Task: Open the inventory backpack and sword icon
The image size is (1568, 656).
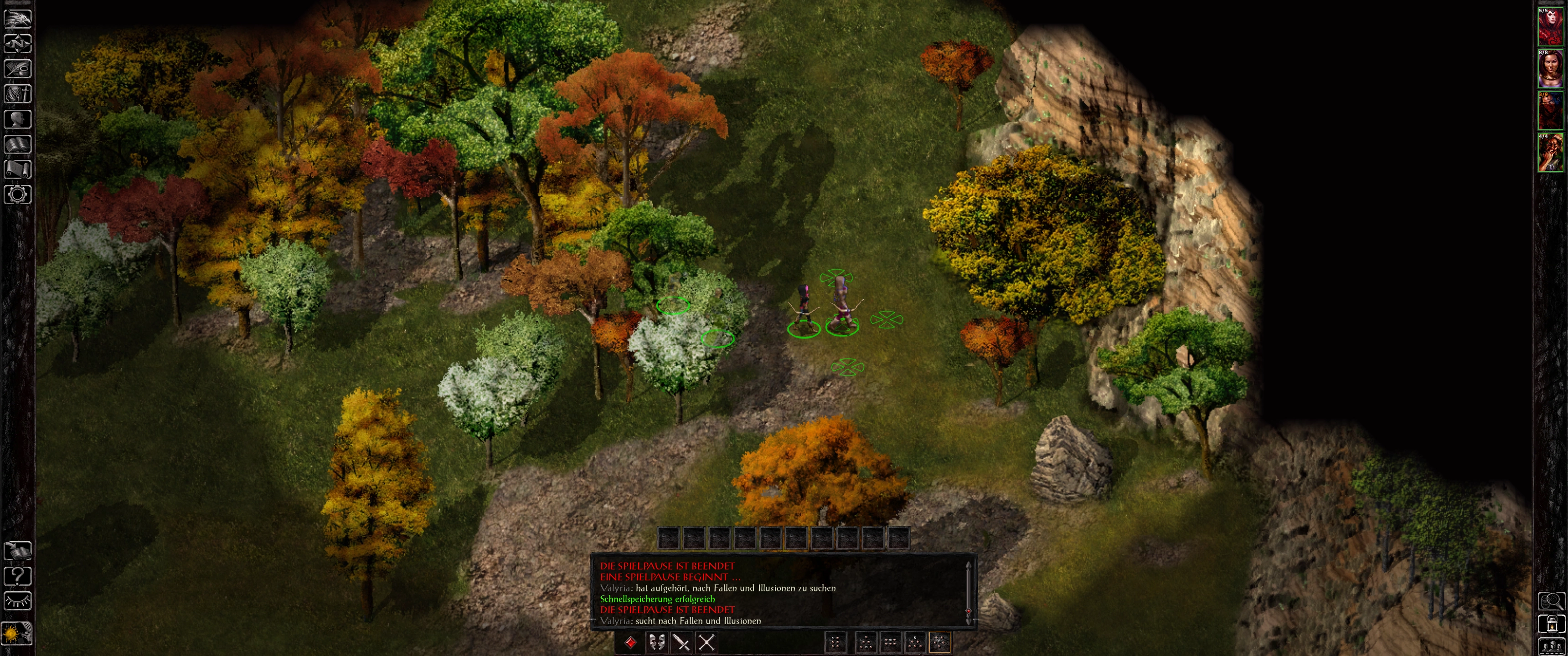Action: tap(18, 94)
